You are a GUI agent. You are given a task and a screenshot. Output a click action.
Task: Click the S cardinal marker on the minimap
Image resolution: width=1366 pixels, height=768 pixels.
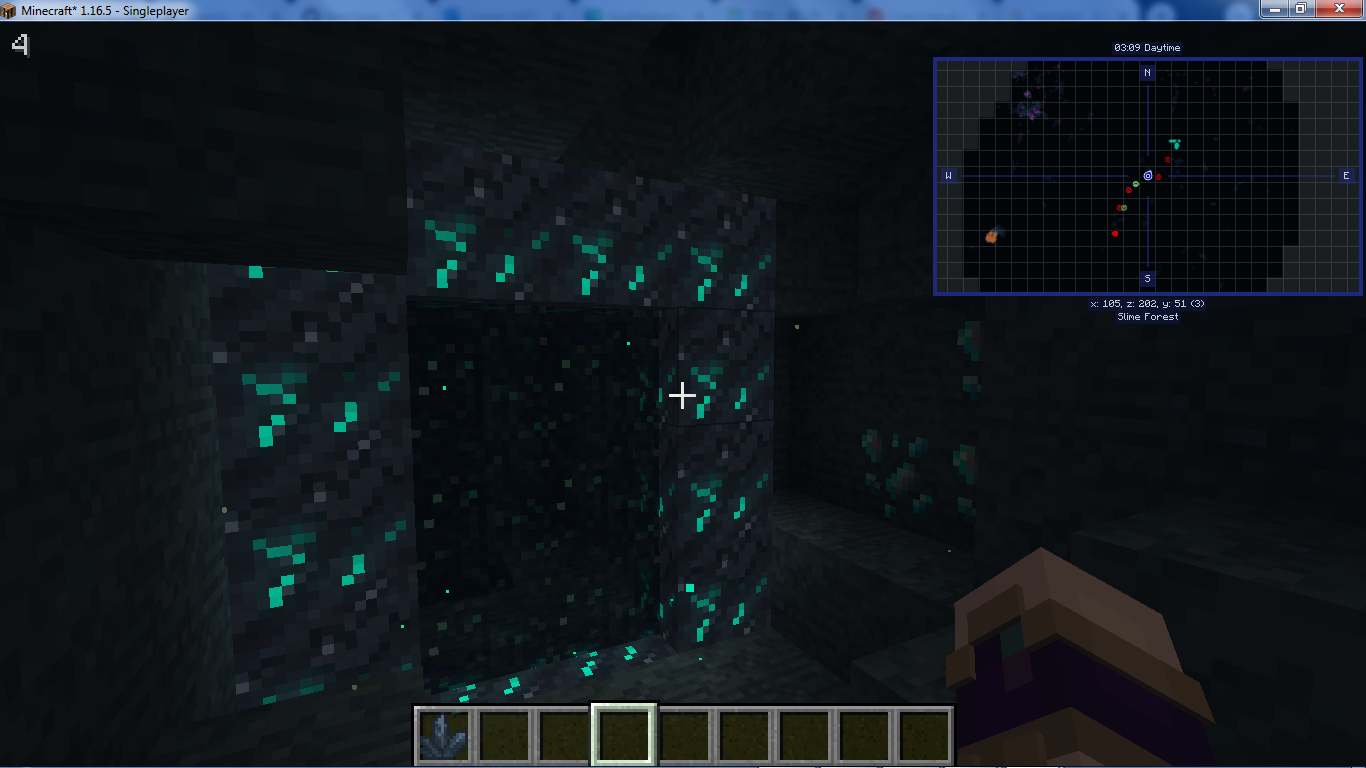coord(1147,279)
